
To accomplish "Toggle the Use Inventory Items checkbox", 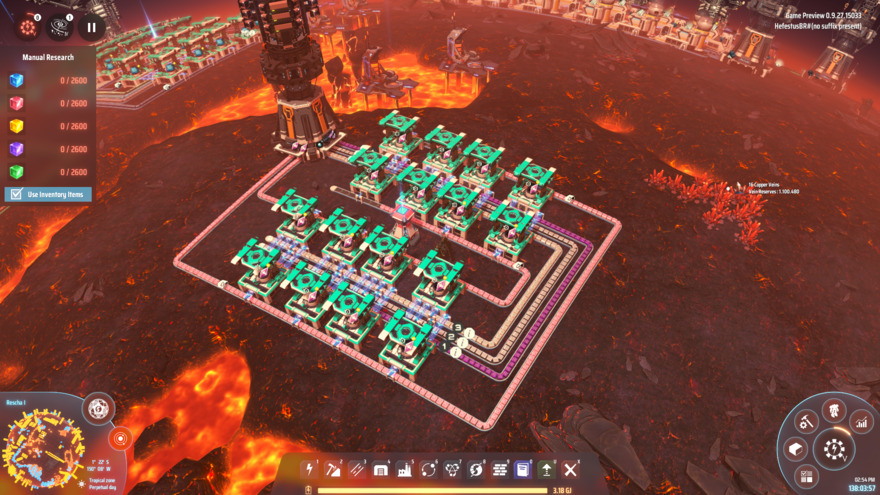I will click(x=15, y=194).
